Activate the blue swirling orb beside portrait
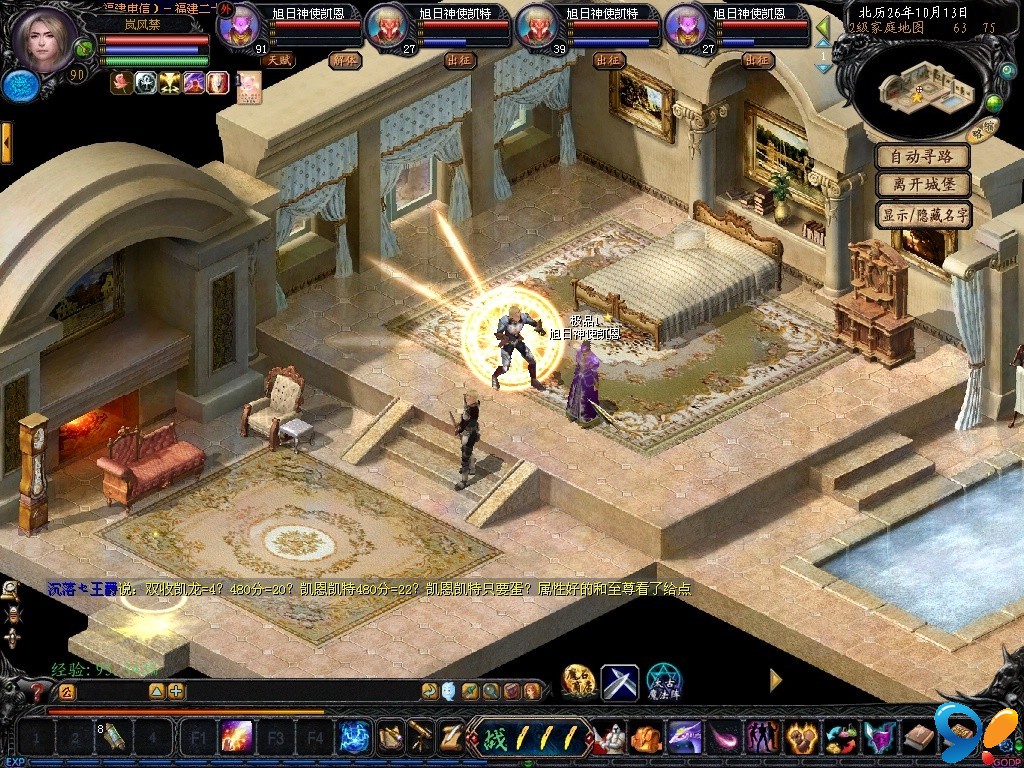 point(19,86)
